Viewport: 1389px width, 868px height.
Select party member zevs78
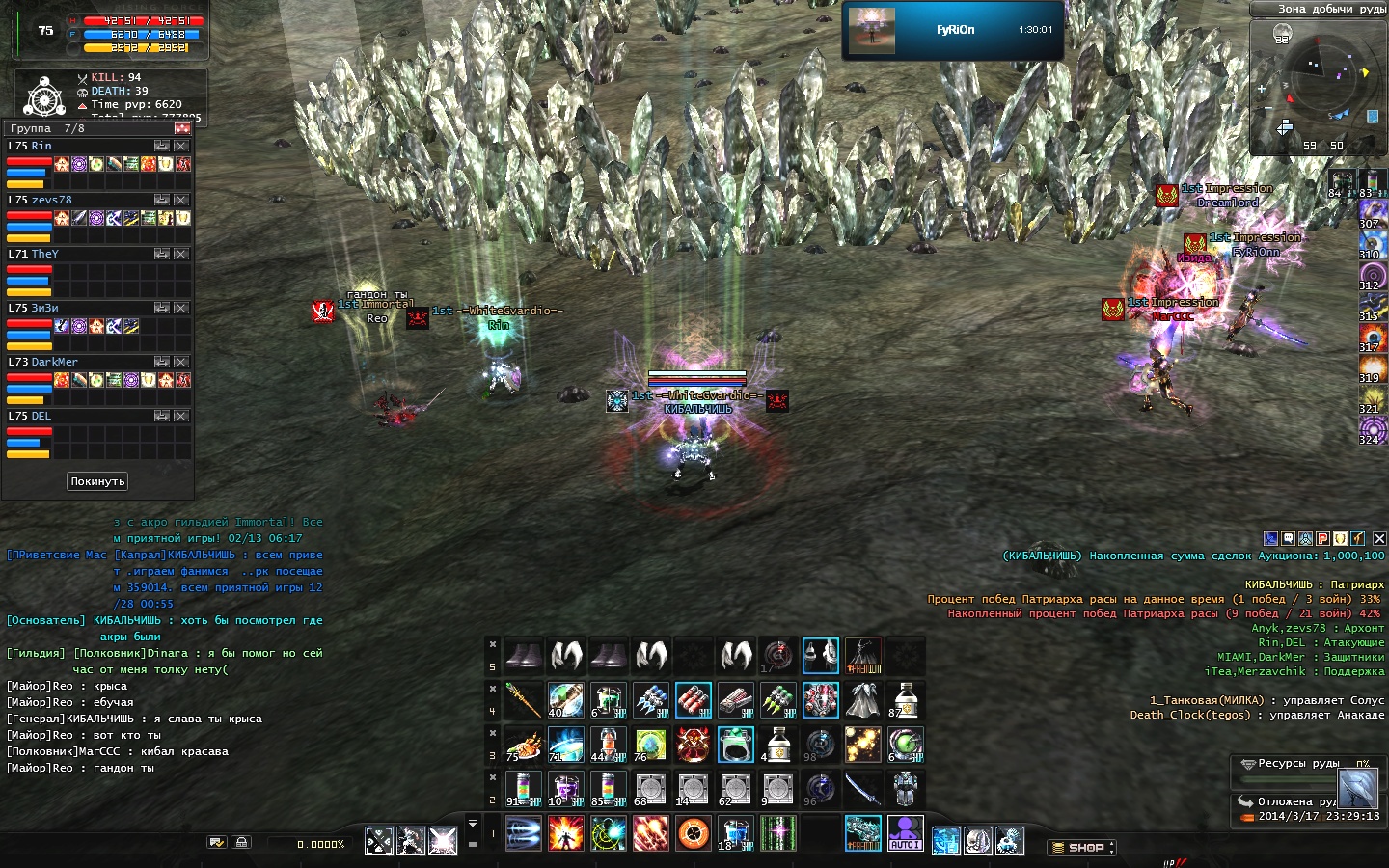point(51,201)
